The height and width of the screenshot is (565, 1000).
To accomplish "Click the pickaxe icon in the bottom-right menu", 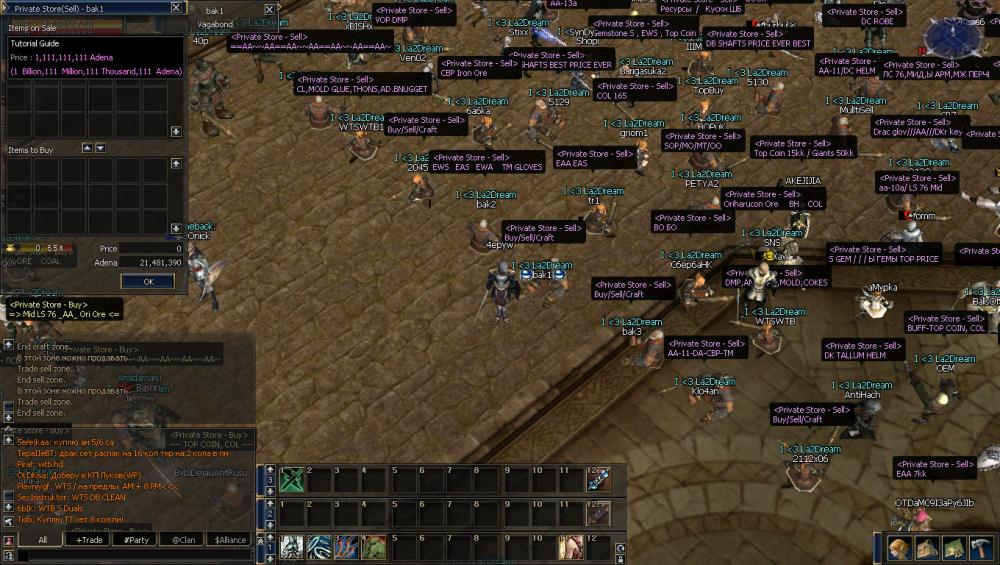I will click(x=980, y=549).
